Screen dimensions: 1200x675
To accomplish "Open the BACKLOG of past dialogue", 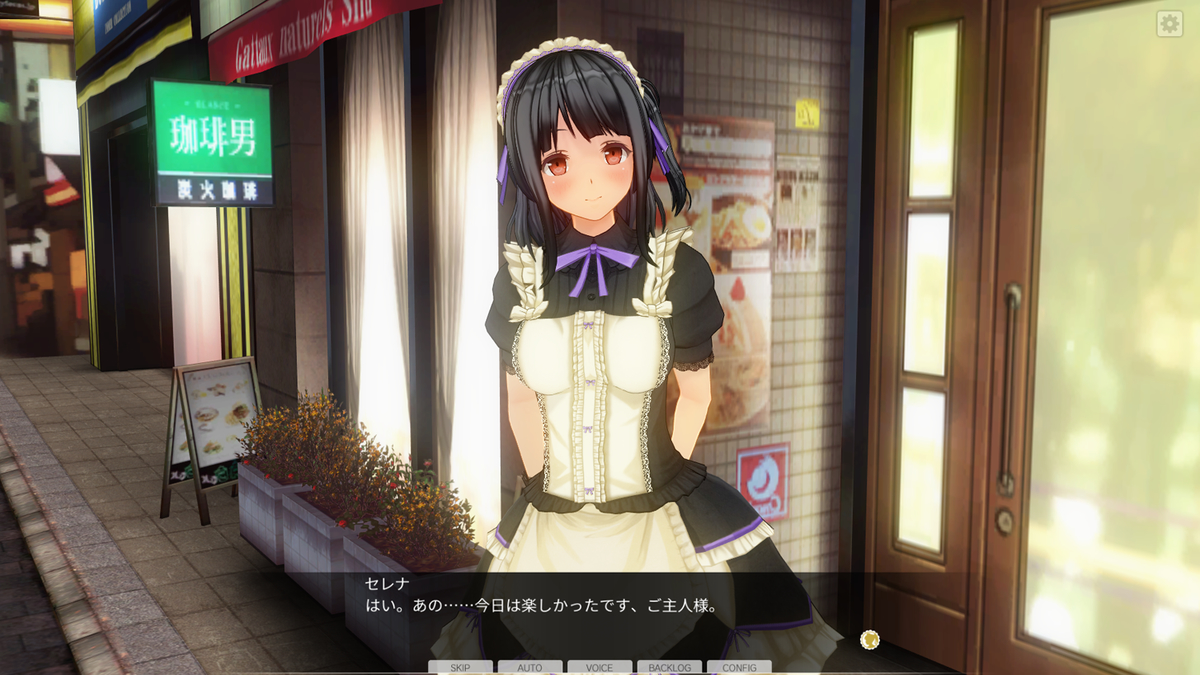I will pyautogui.click(x=669, y=667).
